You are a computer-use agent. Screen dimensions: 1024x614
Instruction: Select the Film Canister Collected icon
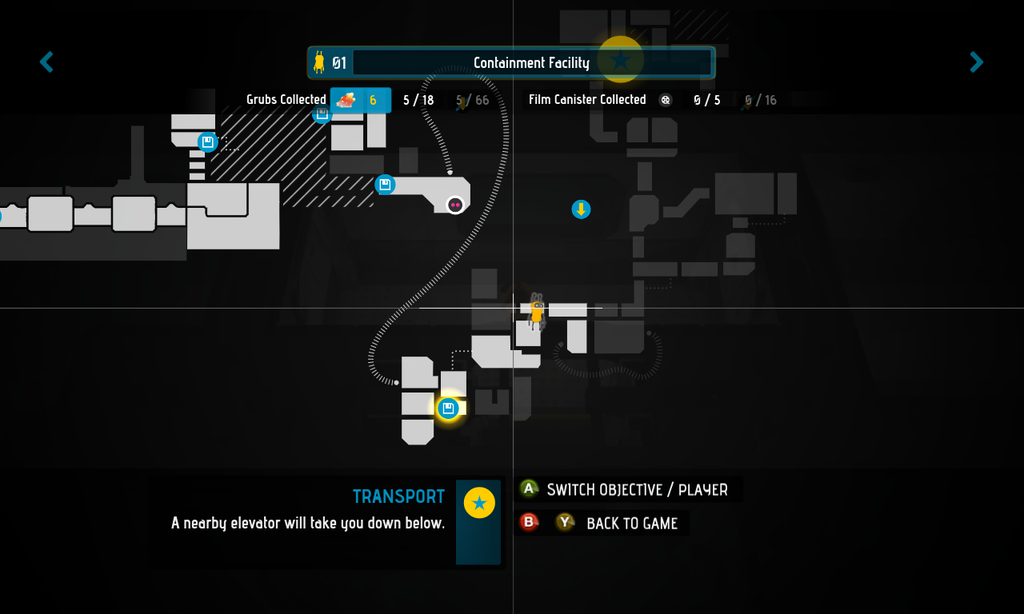[x=666, y=100]
